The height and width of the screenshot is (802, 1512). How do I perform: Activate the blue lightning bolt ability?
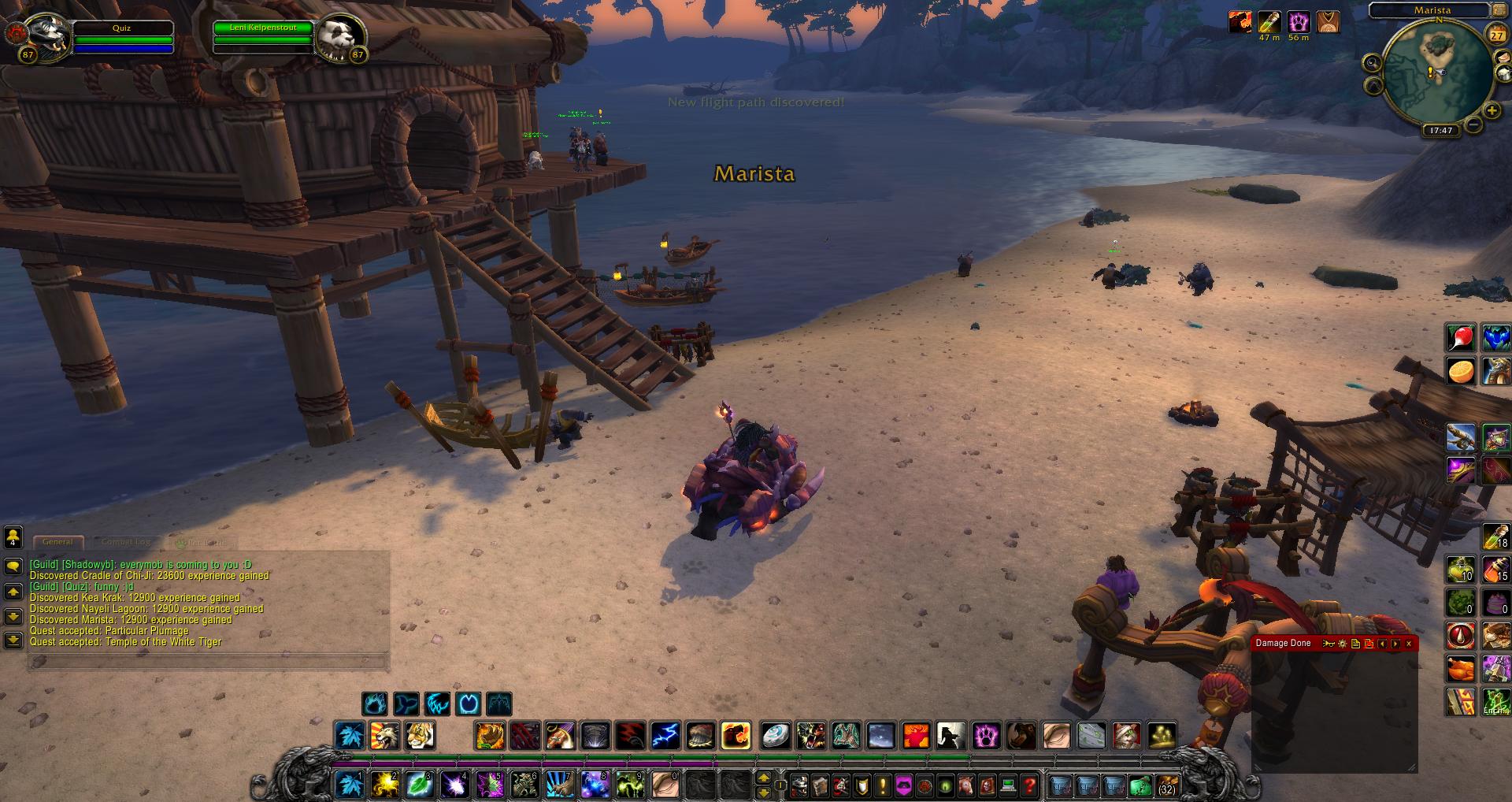(665, 736)
